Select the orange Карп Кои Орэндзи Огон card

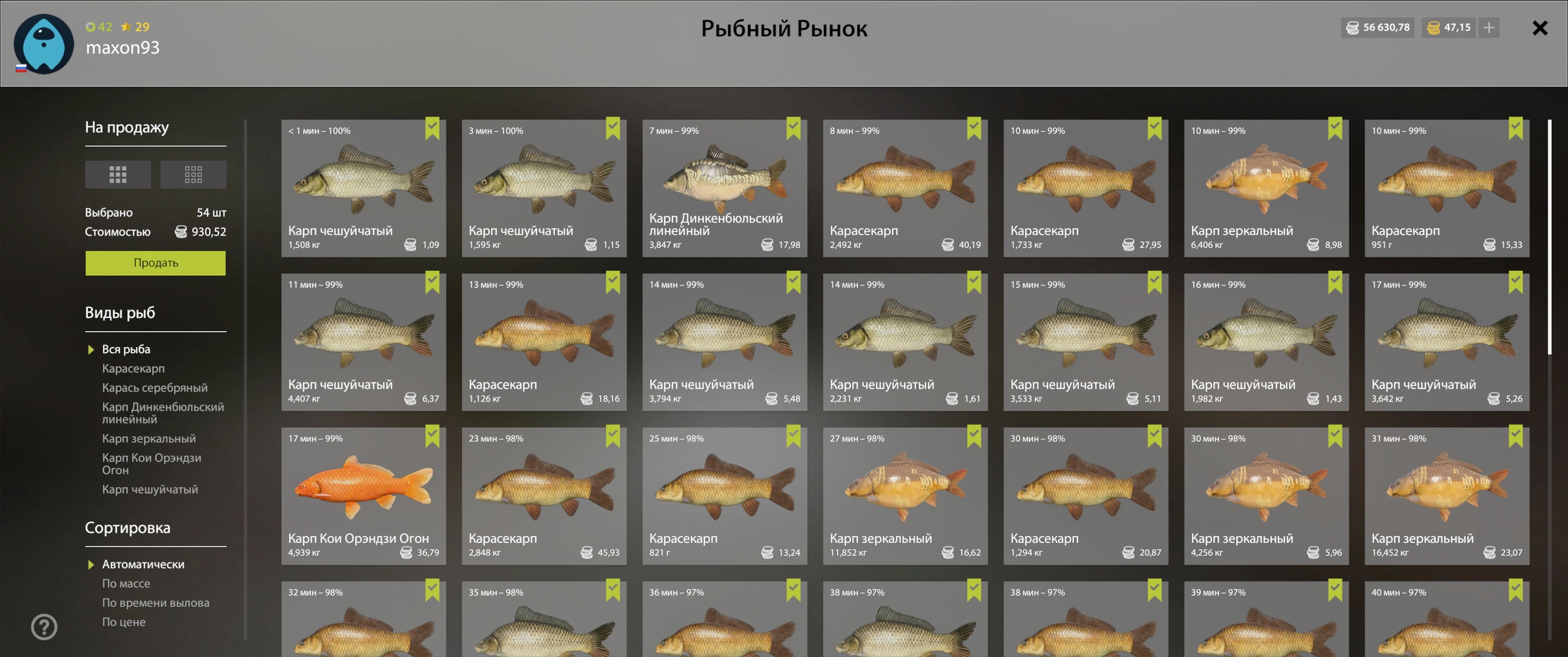(363, 495)
